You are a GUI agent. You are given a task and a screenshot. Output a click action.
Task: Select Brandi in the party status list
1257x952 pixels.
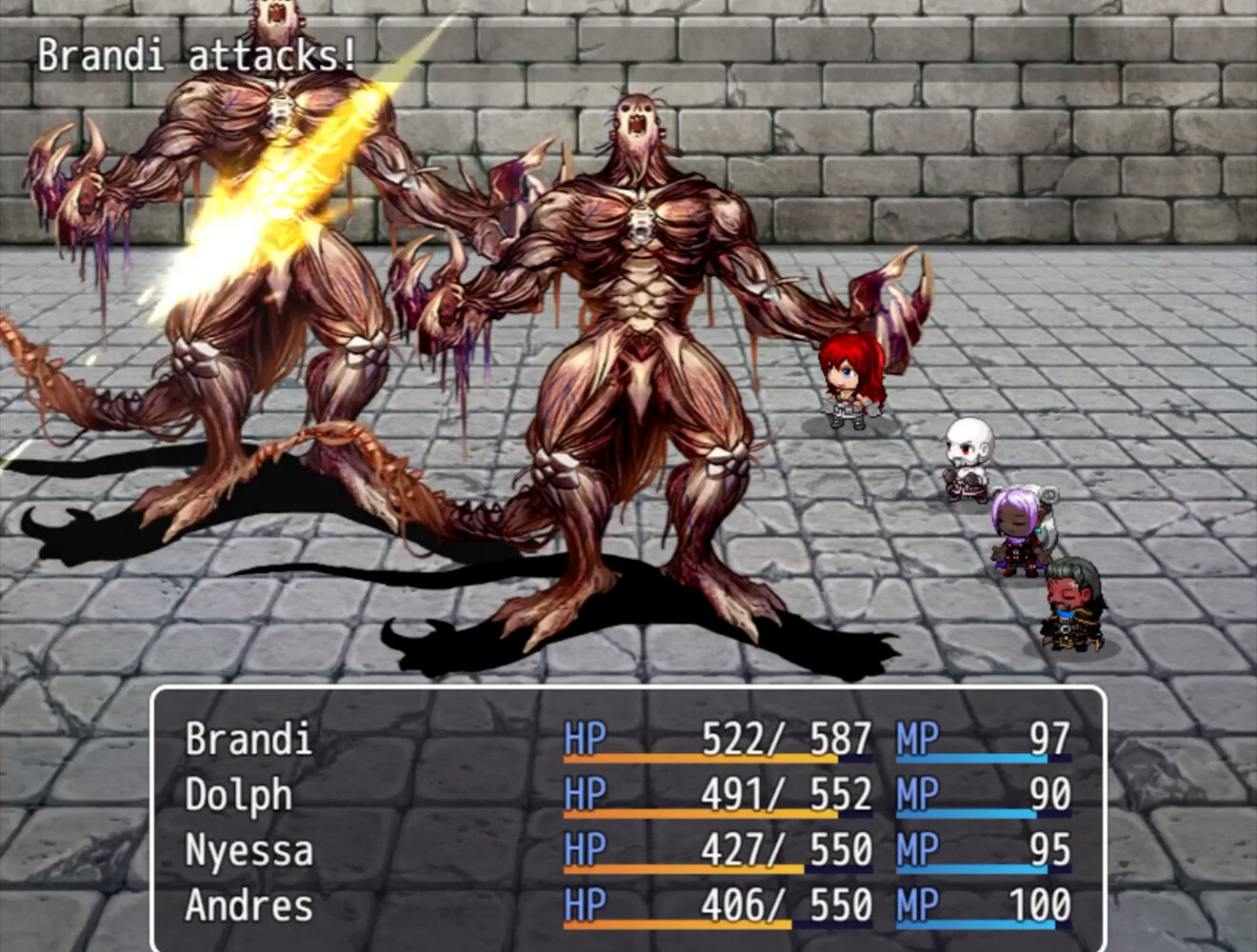pos(249,739)
